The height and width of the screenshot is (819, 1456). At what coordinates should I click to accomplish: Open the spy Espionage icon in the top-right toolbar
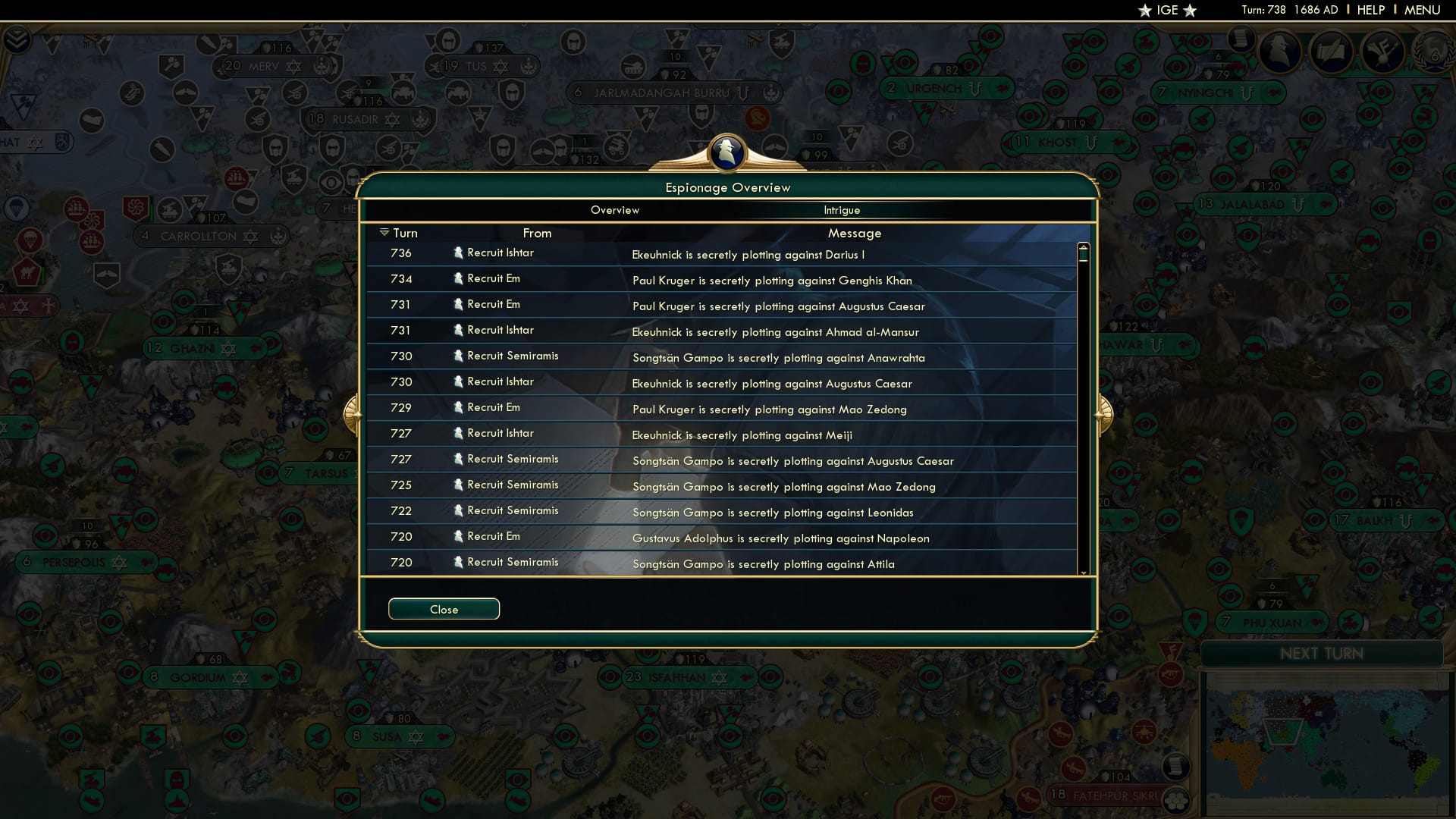pyautogui.click(x=1280, y=53)
